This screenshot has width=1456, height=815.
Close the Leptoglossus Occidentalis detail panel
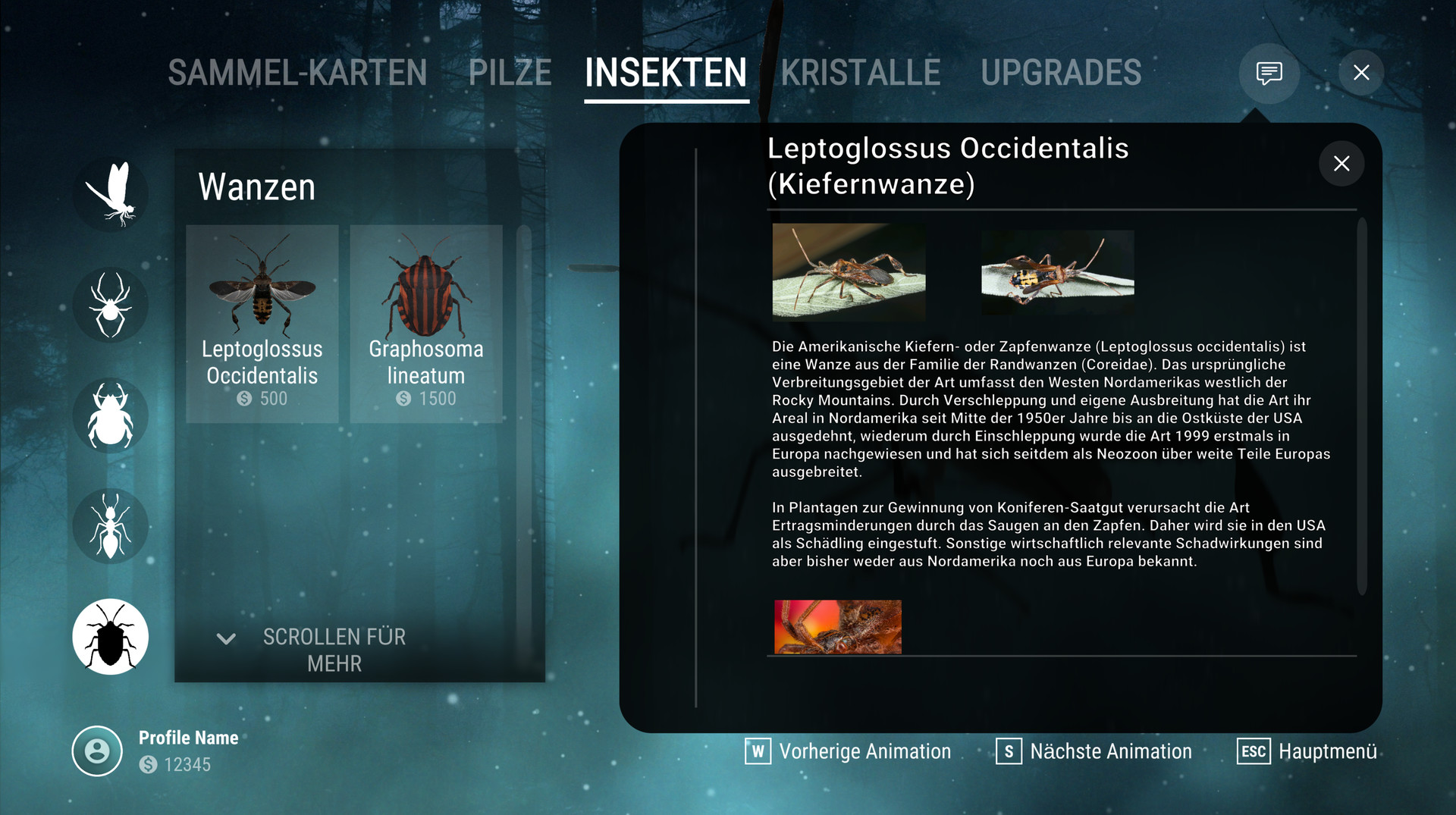click(x=1341, y=164)
